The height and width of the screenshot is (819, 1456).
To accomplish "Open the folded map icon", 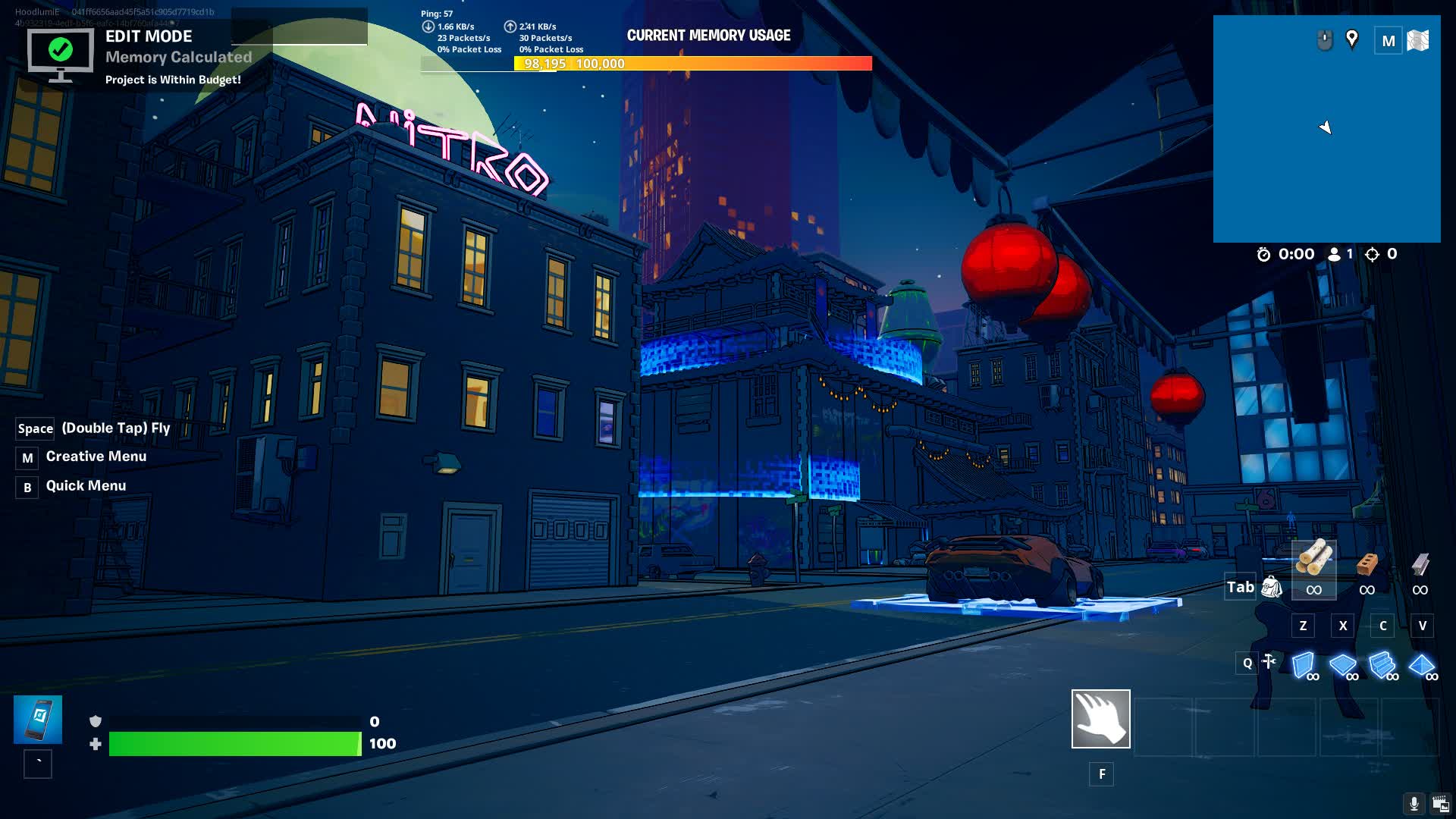I will (x=1418, y=40).
